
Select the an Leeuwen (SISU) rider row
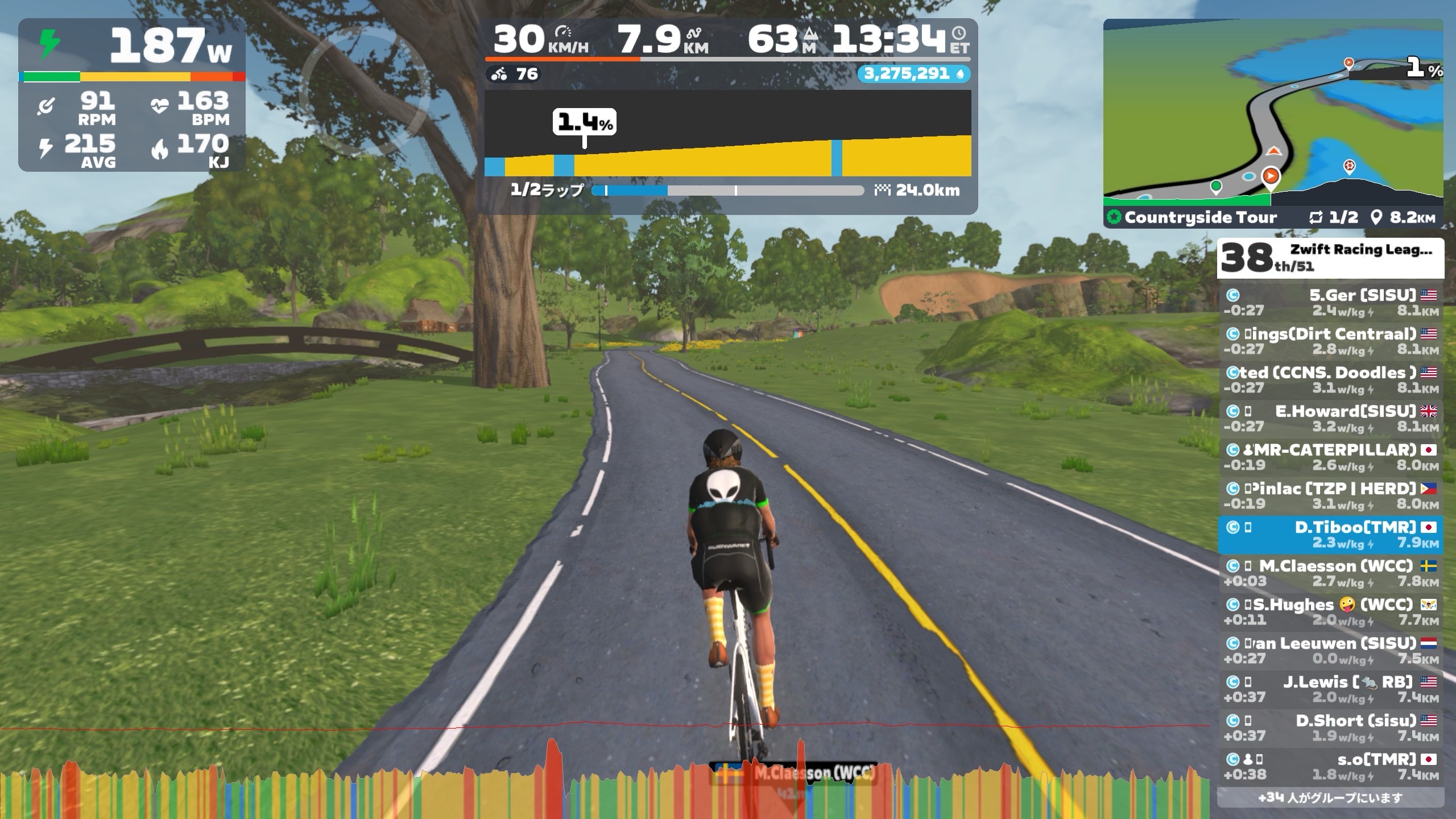[x=1330, y=651]
